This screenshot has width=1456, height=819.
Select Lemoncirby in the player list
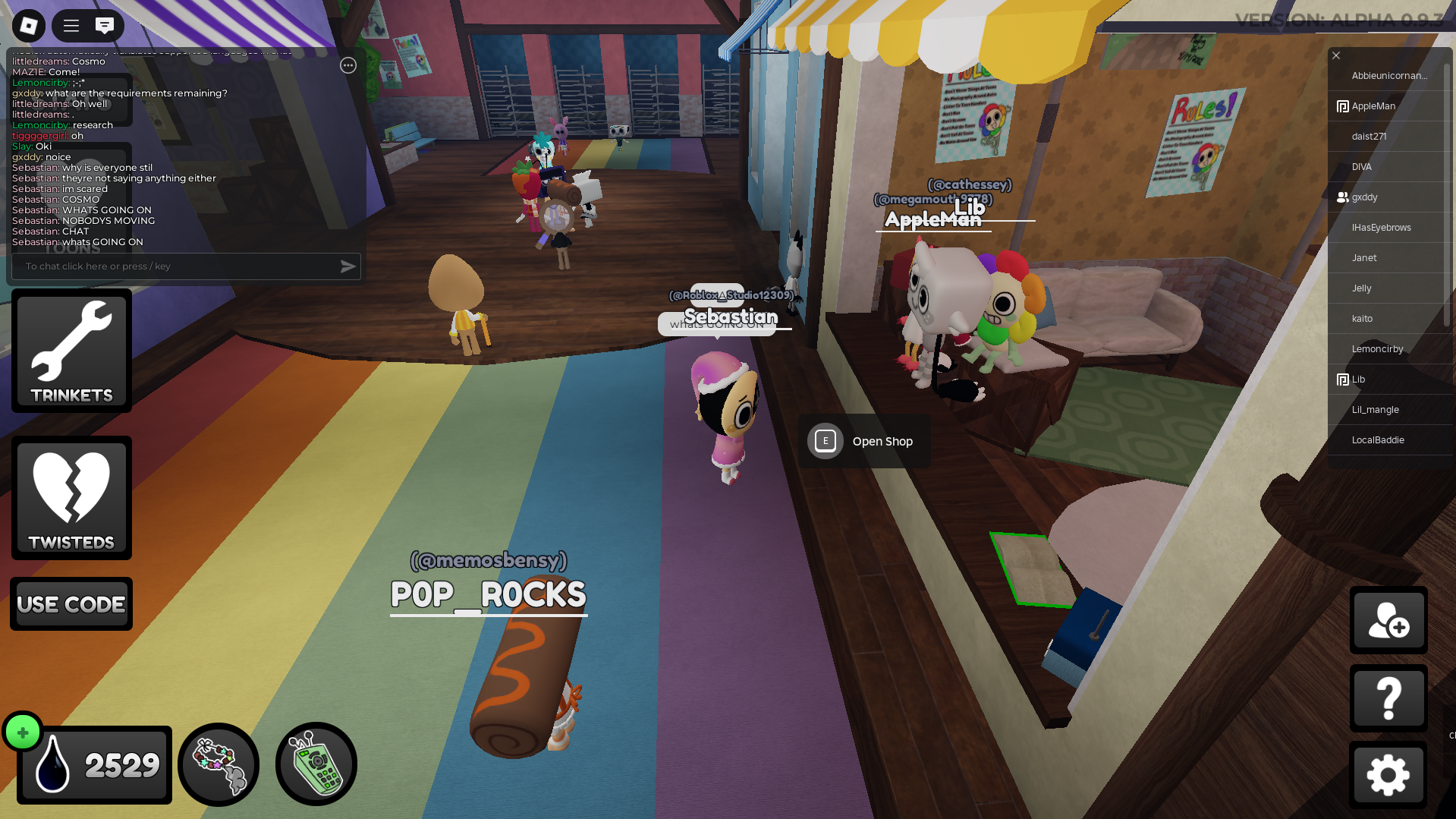click(1377, 349)
